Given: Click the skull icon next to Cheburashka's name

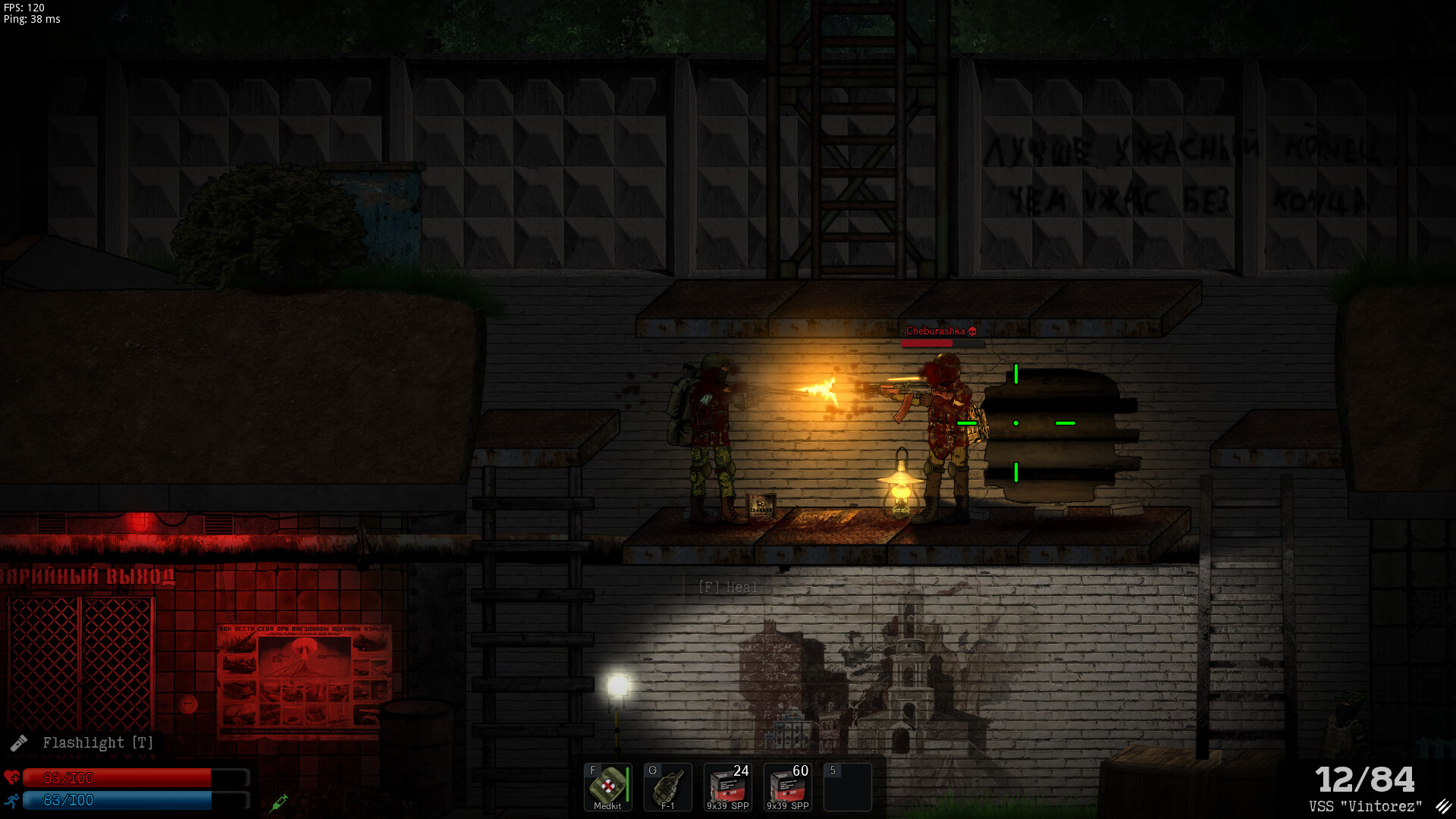Looking at the screenshot, I should point(971,331).
